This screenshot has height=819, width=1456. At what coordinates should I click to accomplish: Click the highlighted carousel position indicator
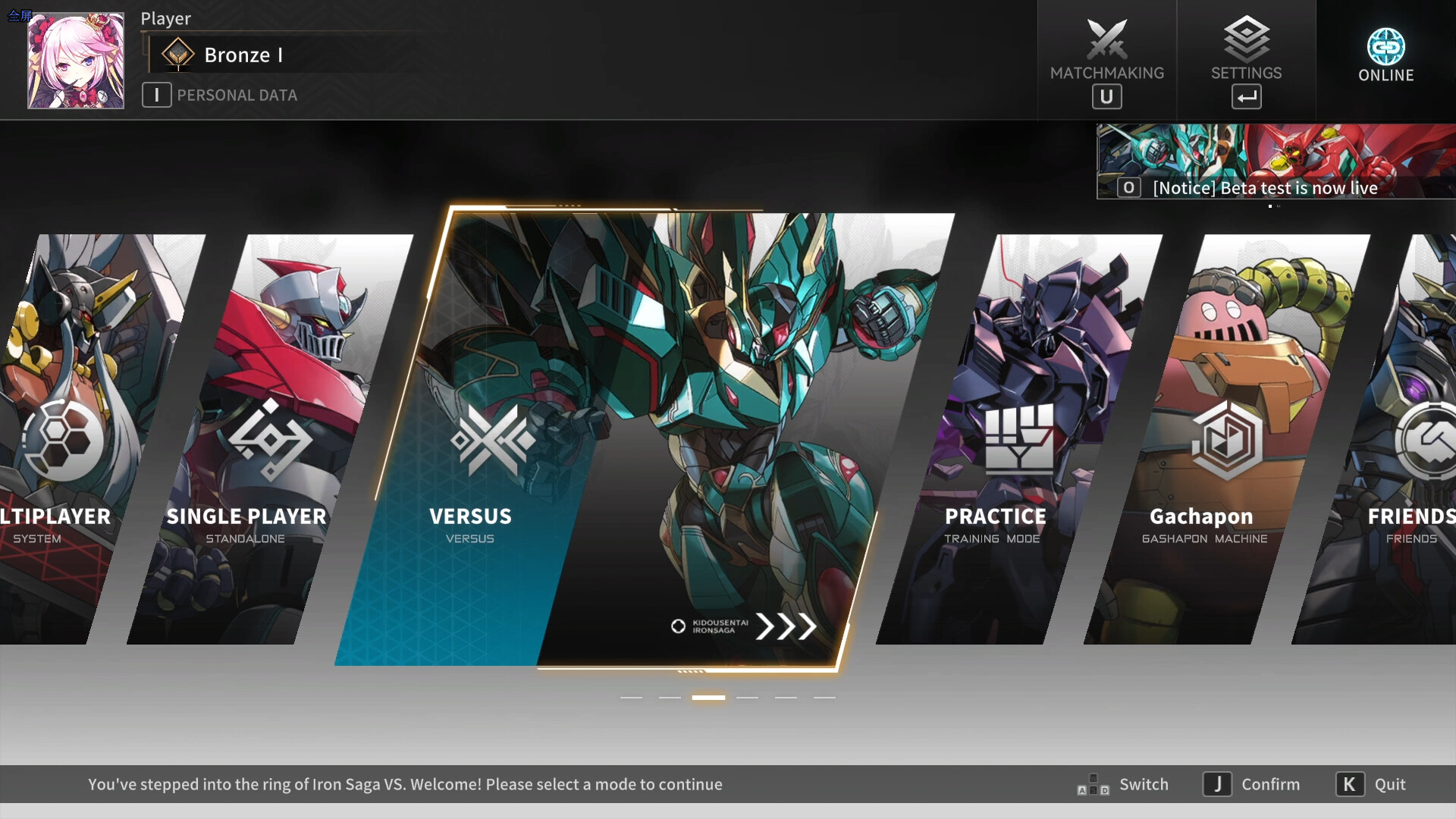709,696
